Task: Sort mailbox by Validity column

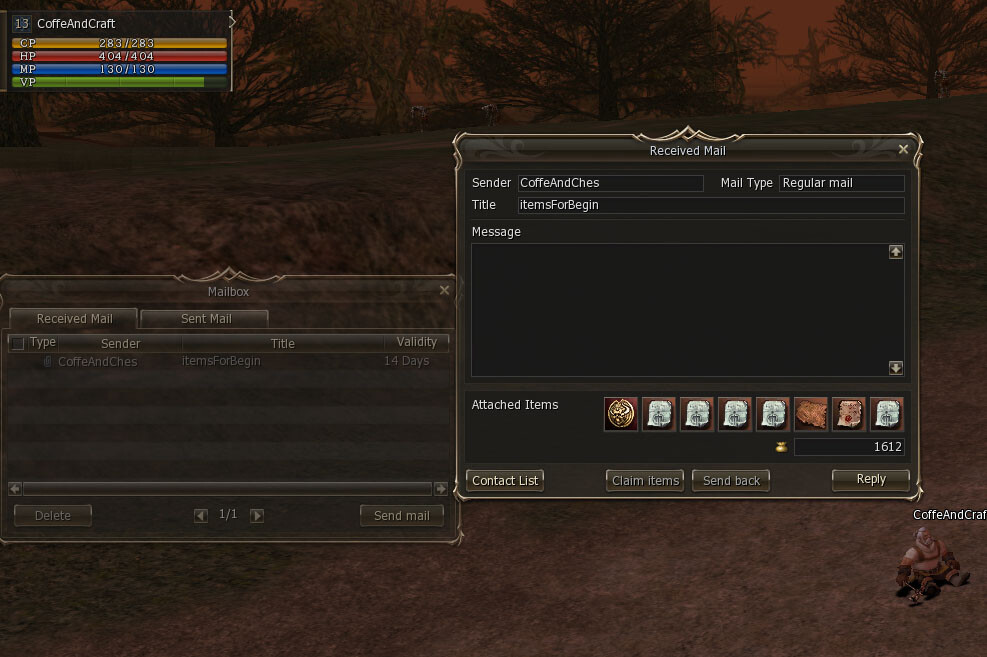Action: (416, 342)
